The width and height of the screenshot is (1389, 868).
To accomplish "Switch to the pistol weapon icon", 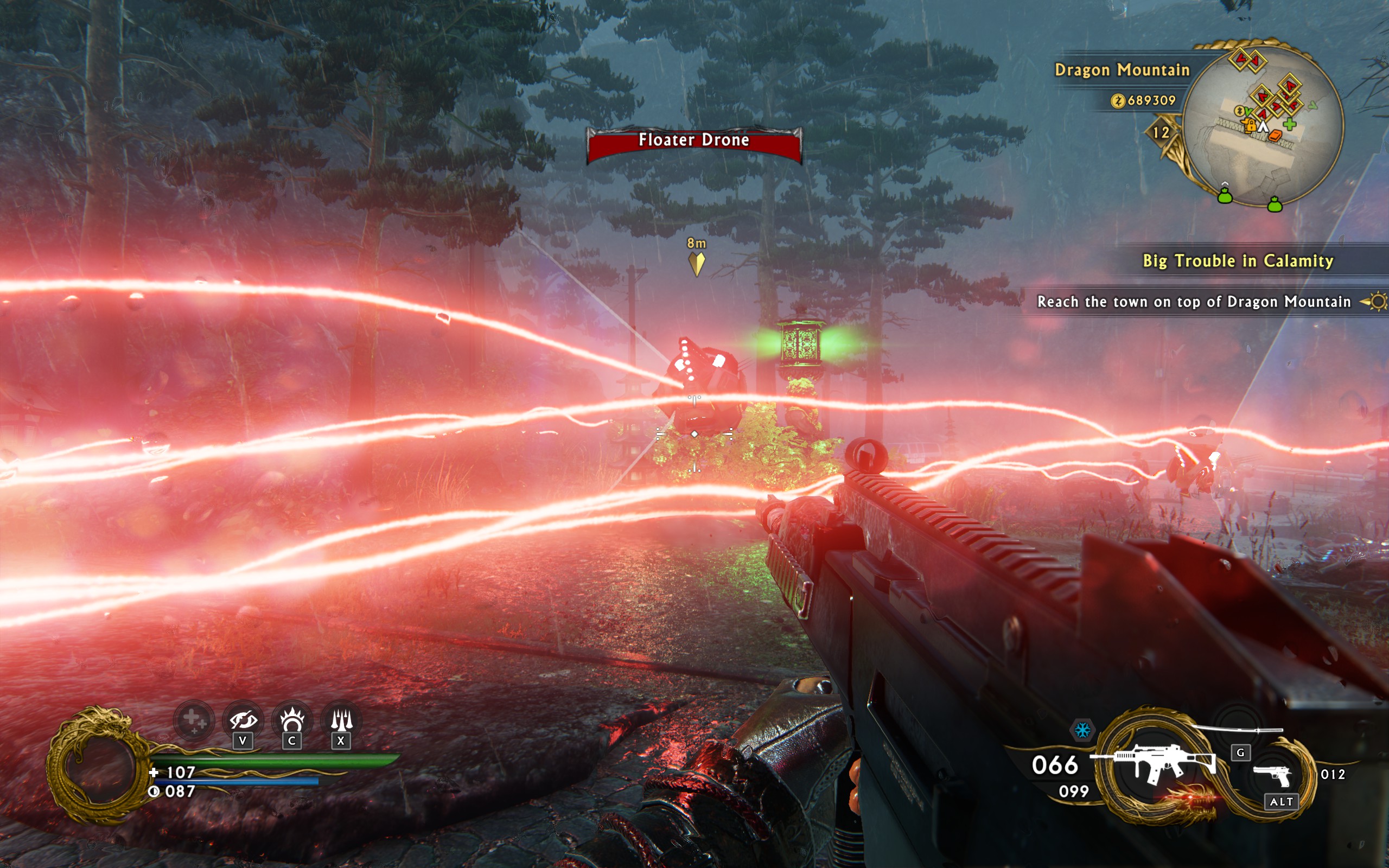I will point(1272,775).
